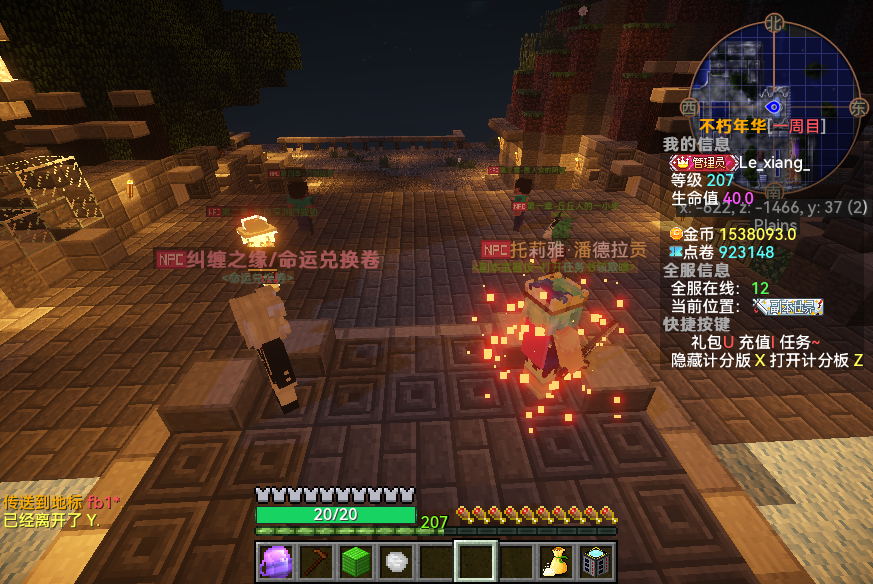
Task: Select the wooden pickaxe hotbar slot
Action: pyautogui.click(x=315, y=561)
